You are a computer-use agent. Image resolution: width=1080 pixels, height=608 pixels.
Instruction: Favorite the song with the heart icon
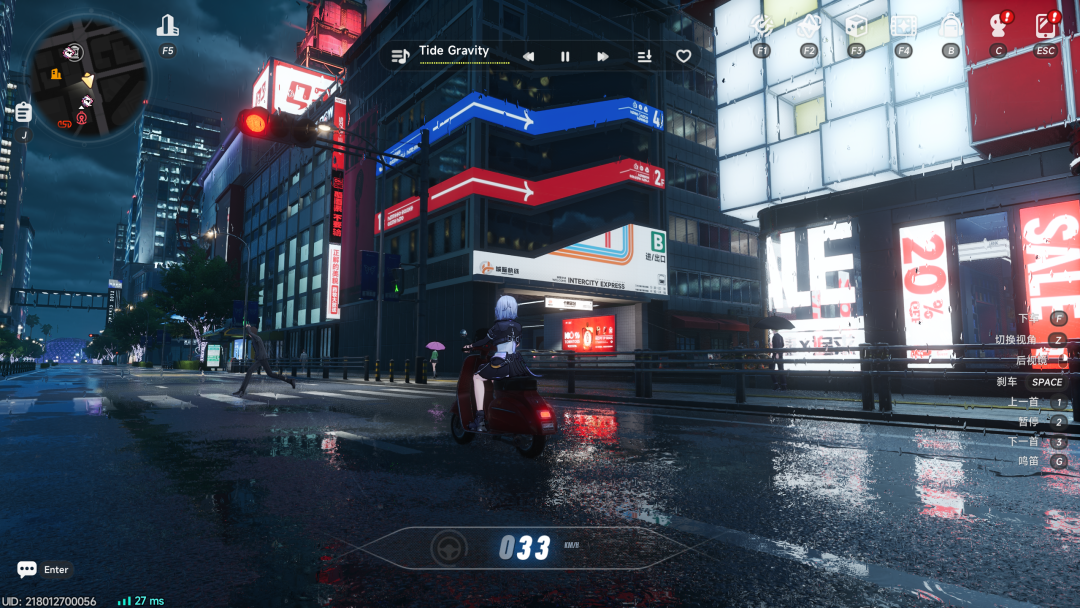pyautogui.click(x=684, y=57)
